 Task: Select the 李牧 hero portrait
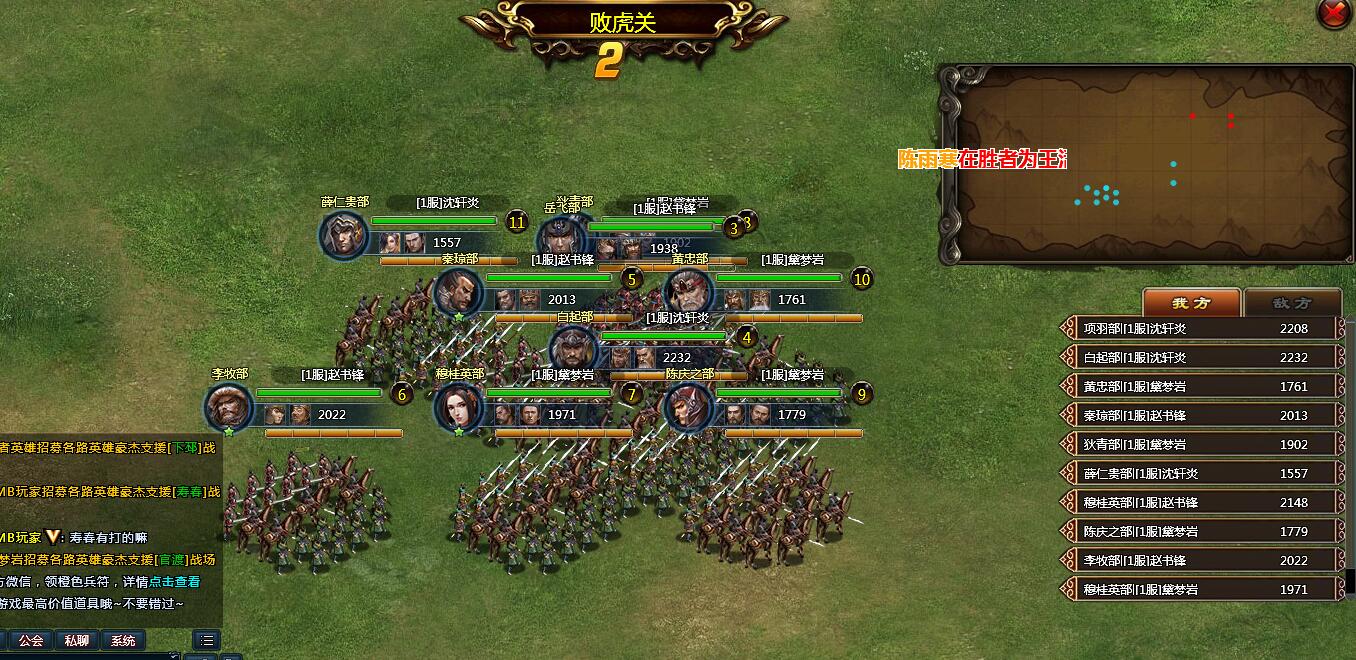[x=229, y=408]
